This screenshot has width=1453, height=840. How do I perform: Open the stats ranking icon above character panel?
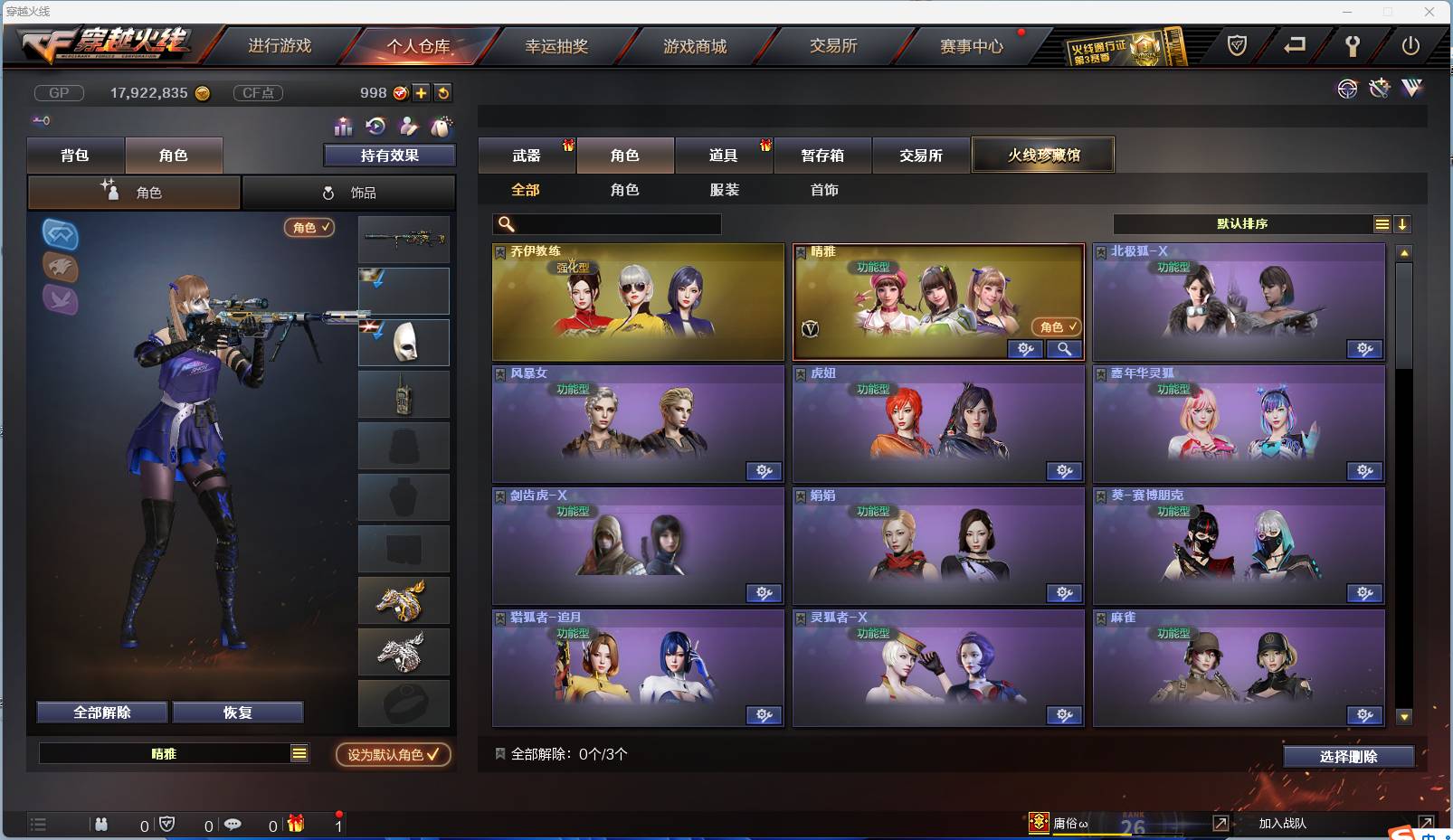[342, 127]
